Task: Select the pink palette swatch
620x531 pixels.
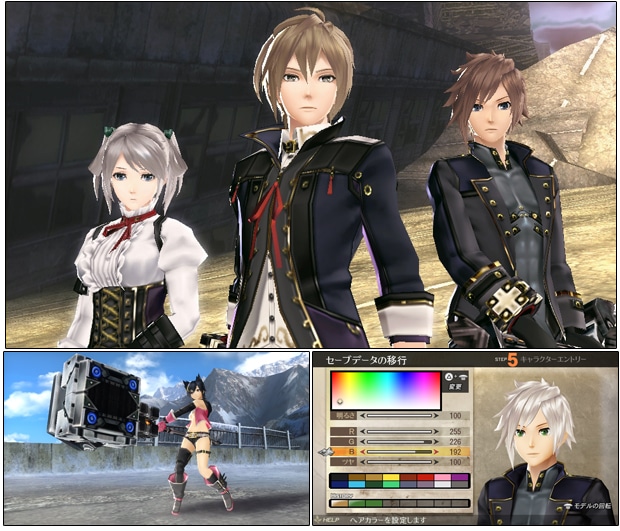Action: pos(442,477)
